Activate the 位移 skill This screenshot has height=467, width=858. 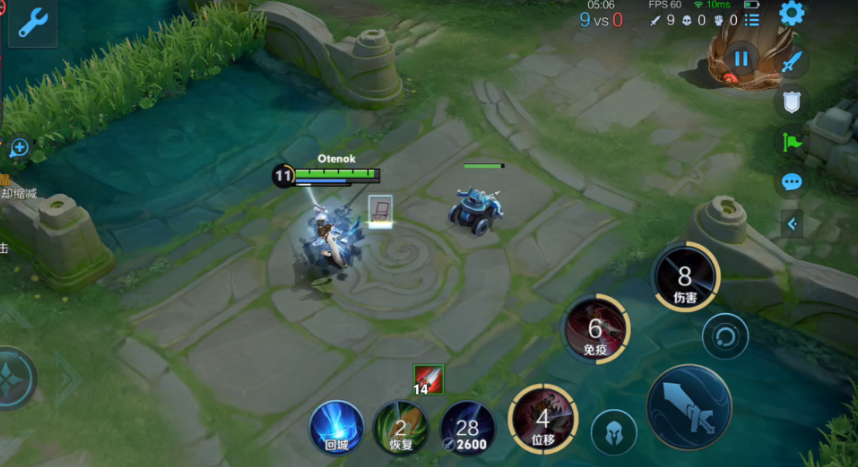(543, 419)
